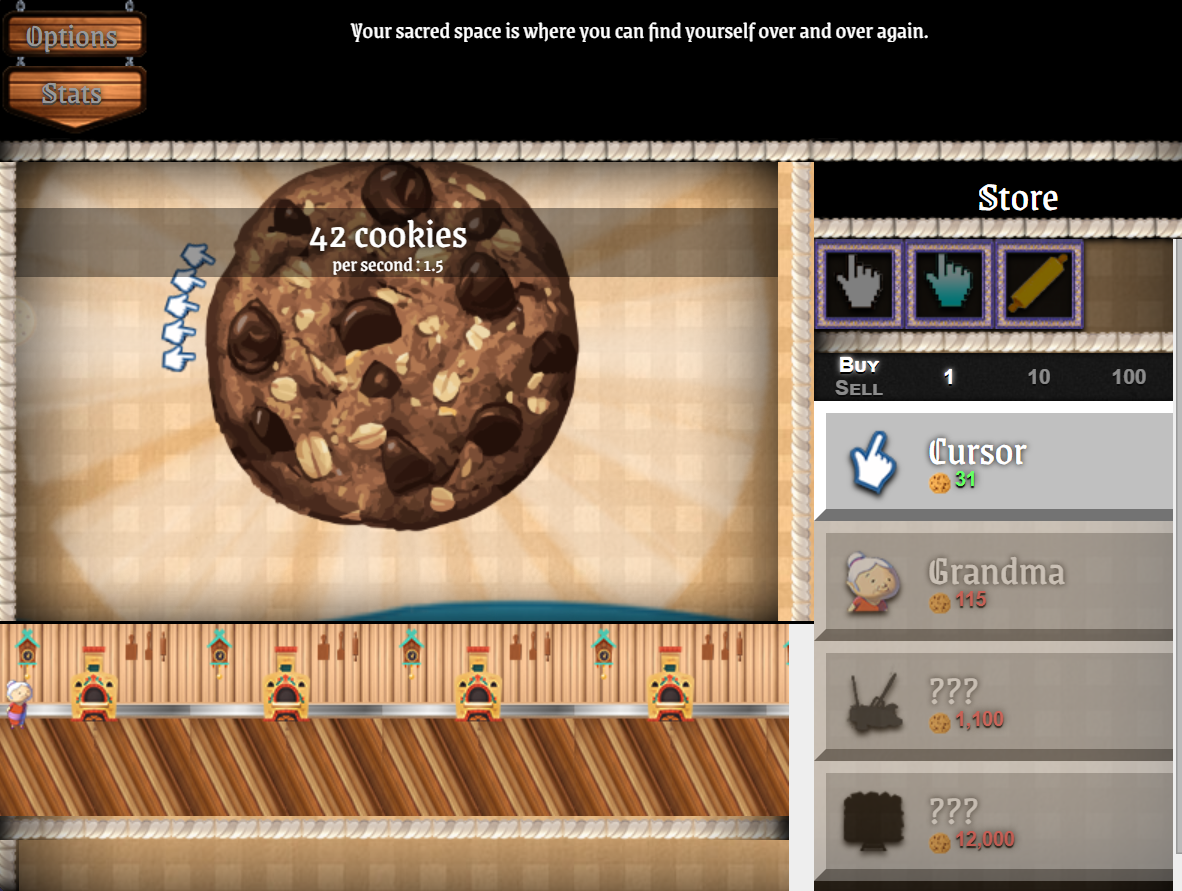Switch store to Buy mode
Screen dimensions: 1182x891
coord(859,365)
